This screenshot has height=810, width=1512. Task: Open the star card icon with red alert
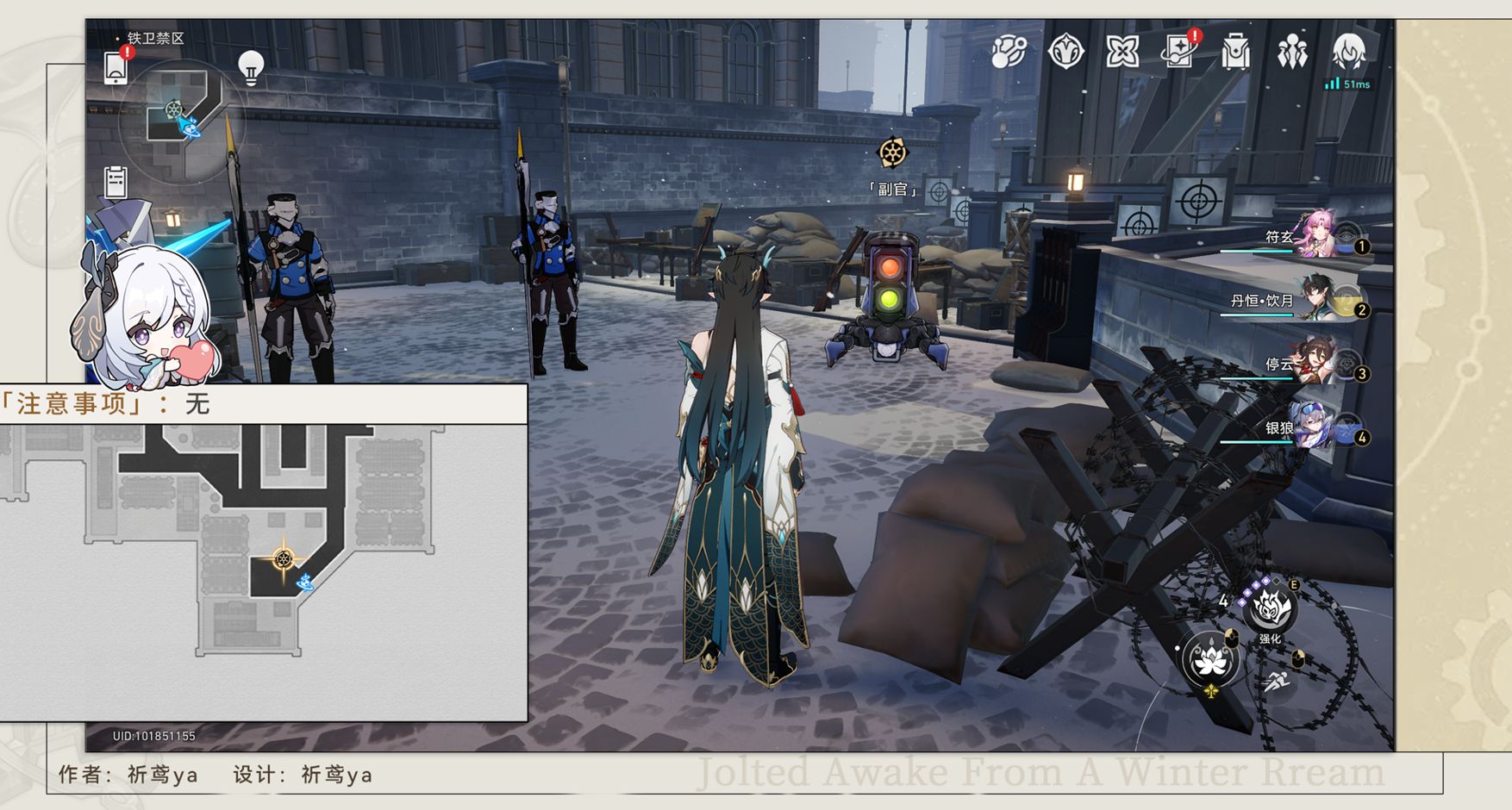click(1178, 52)
